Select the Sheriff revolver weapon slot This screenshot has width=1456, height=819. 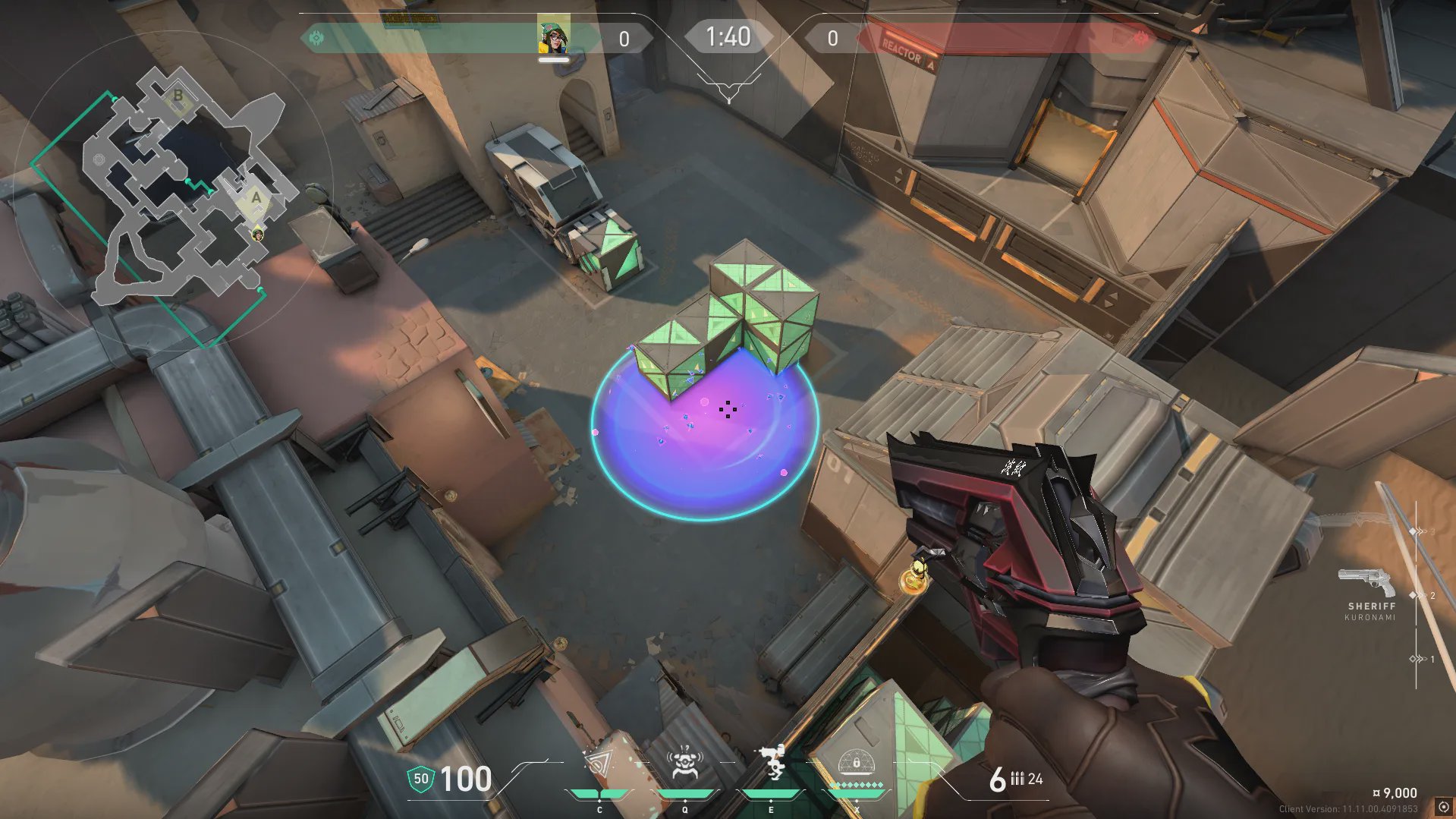[1366, 583]
